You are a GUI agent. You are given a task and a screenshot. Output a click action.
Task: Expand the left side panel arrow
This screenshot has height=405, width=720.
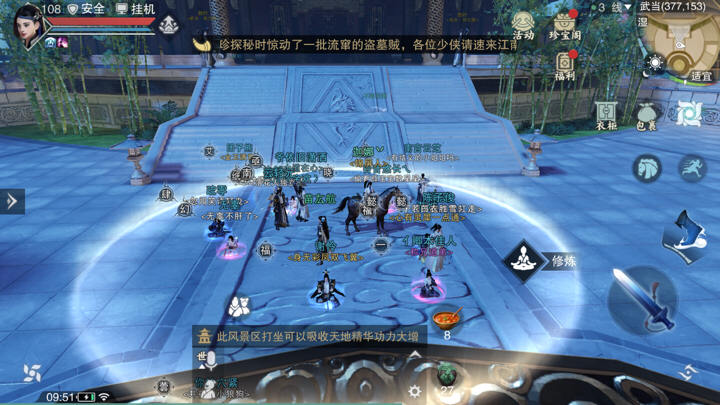12,201
